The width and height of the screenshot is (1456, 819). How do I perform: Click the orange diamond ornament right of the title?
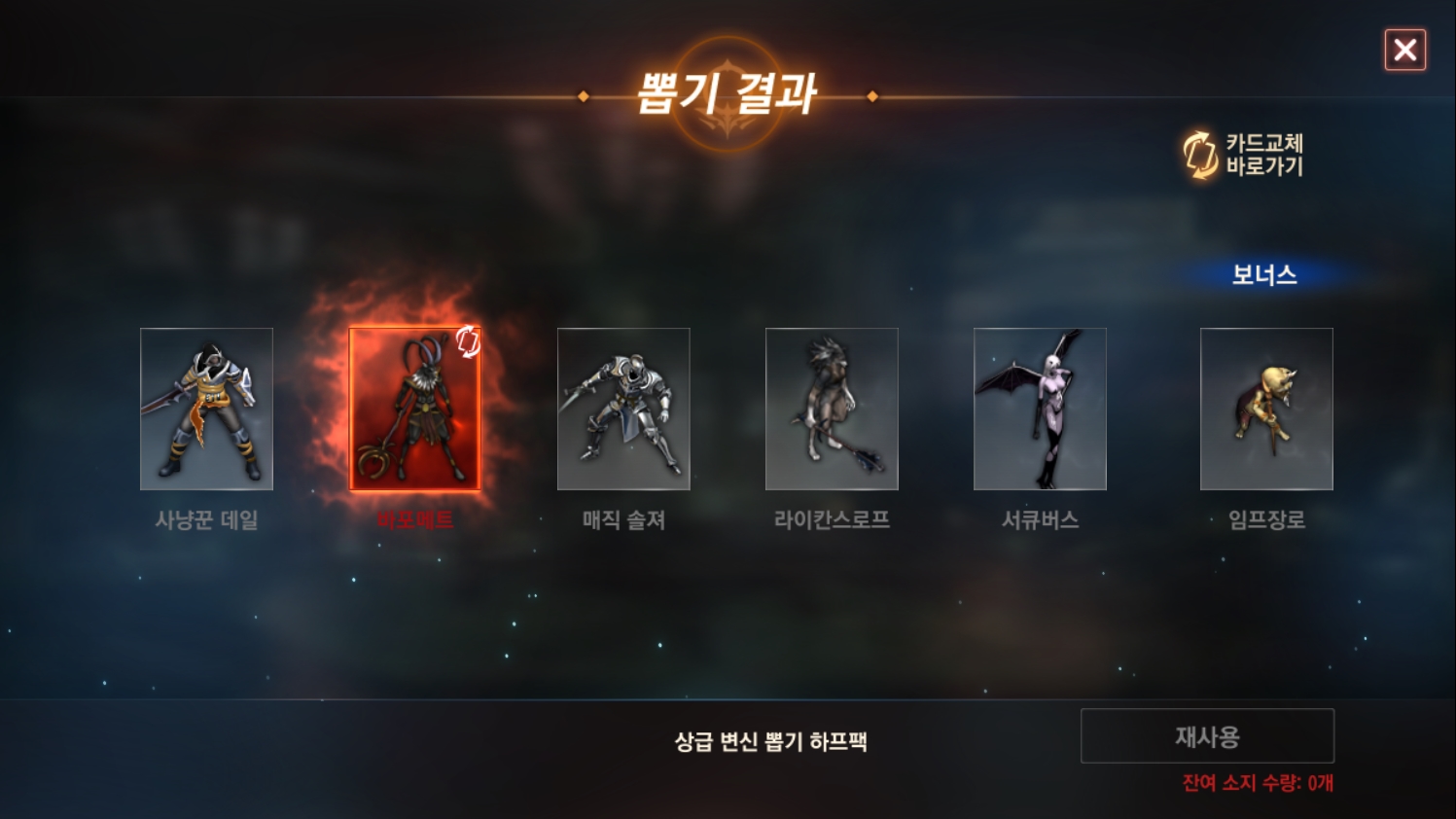tap(871, 96)
